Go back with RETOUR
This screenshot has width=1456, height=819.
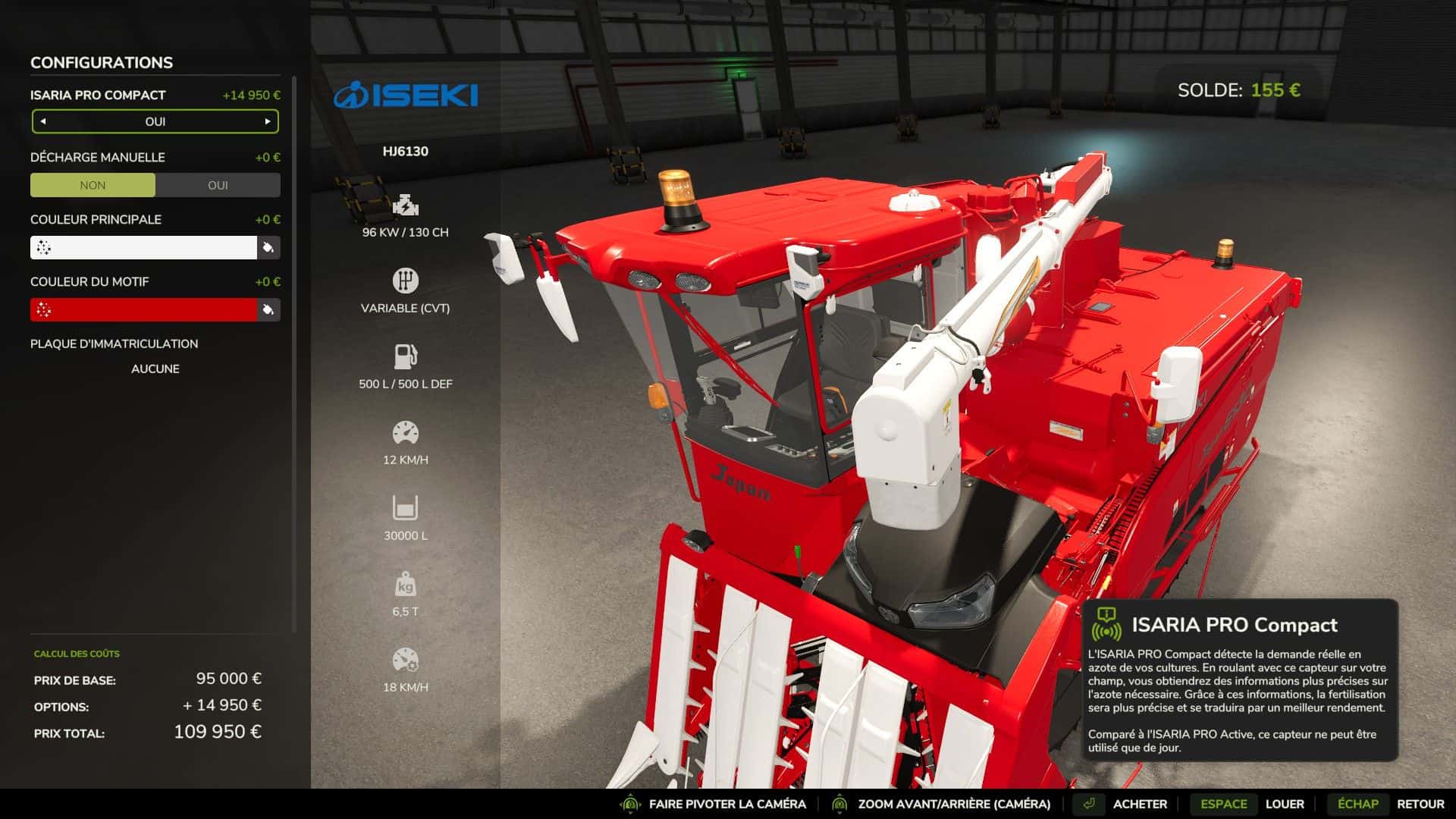(1420, 804)
